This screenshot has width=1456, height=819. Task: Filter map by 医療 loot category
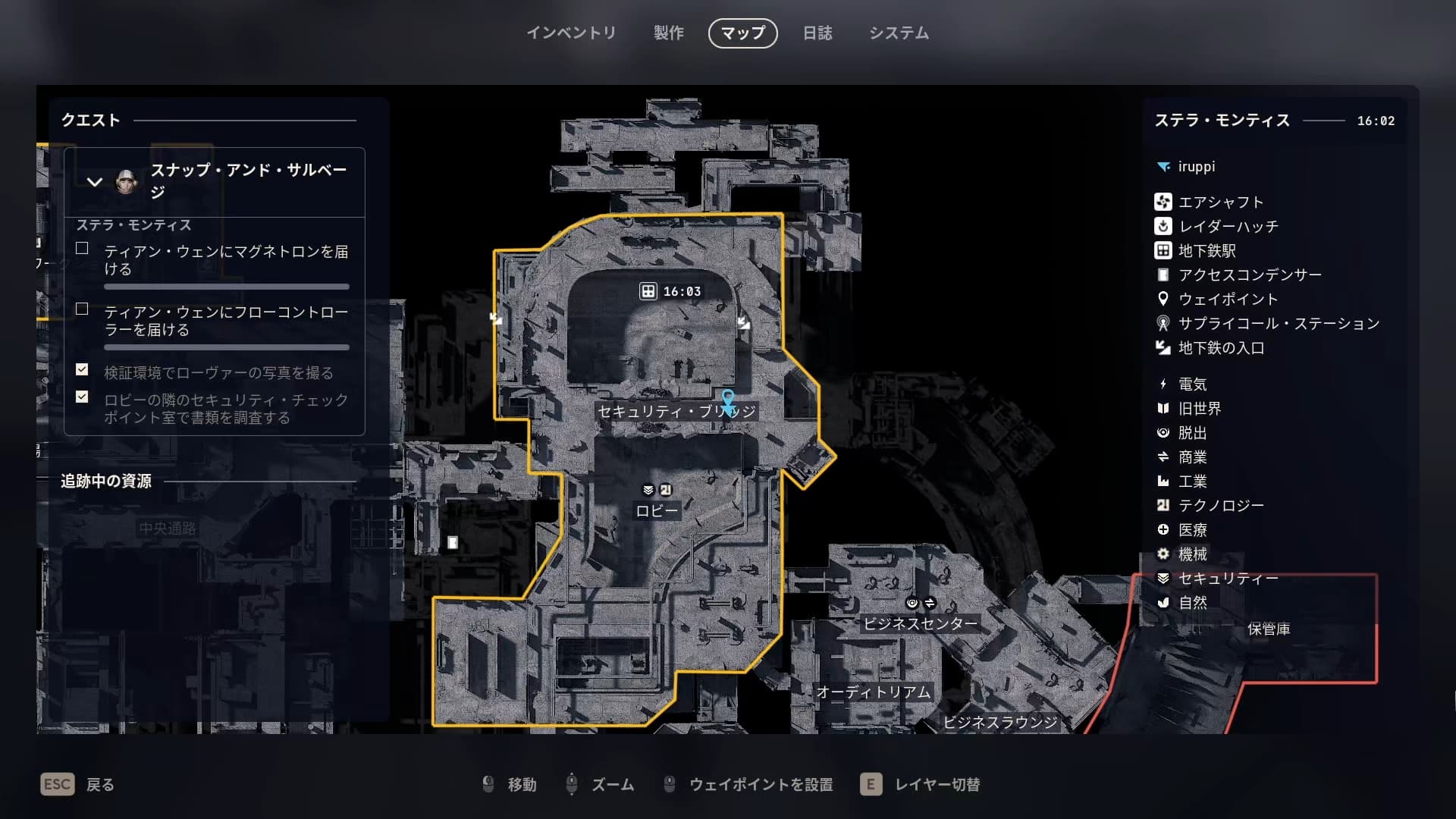(1192, 529)
